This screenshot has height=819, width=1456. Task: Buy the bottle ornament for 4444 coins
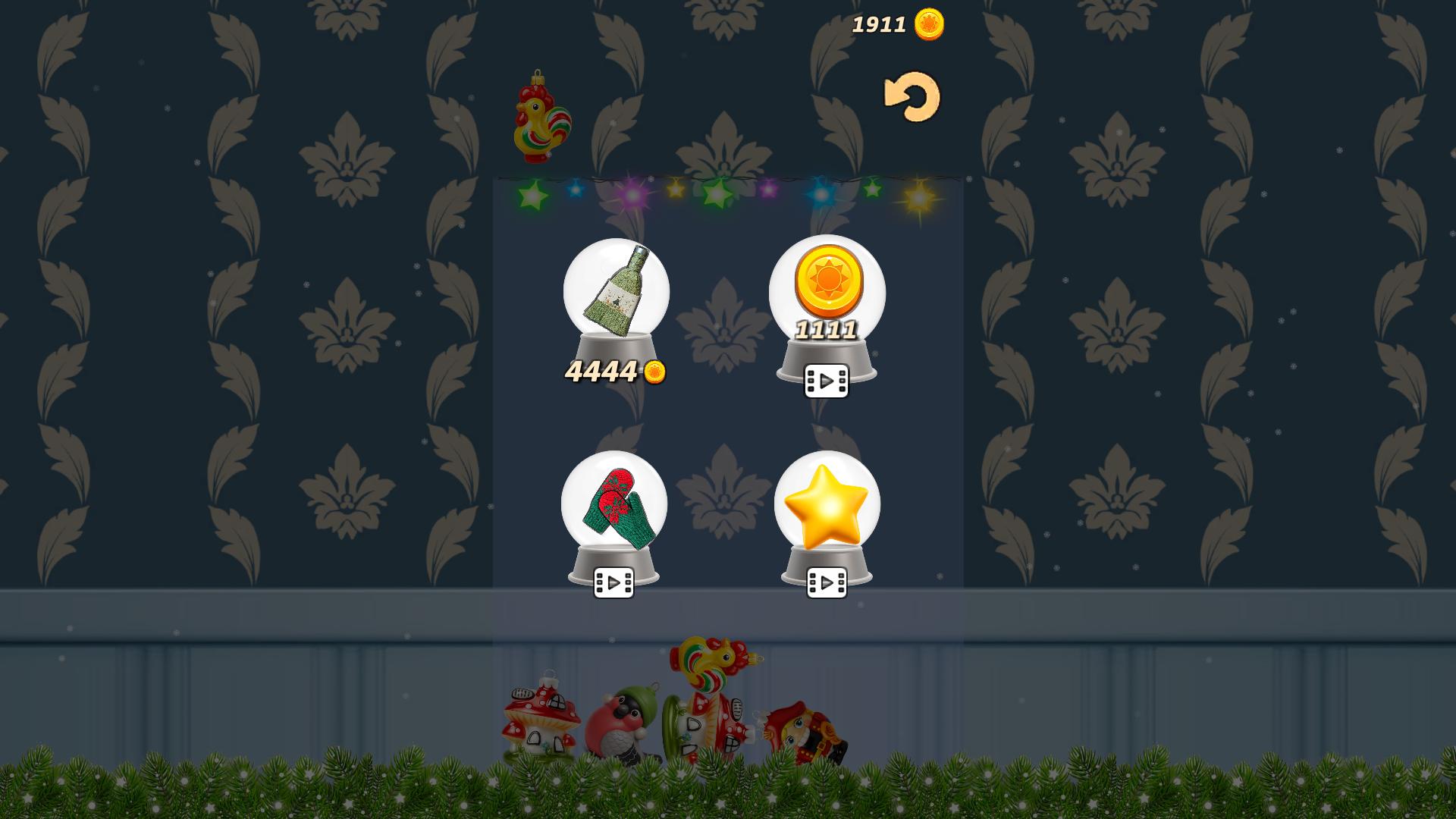click(x=613, y=370)
